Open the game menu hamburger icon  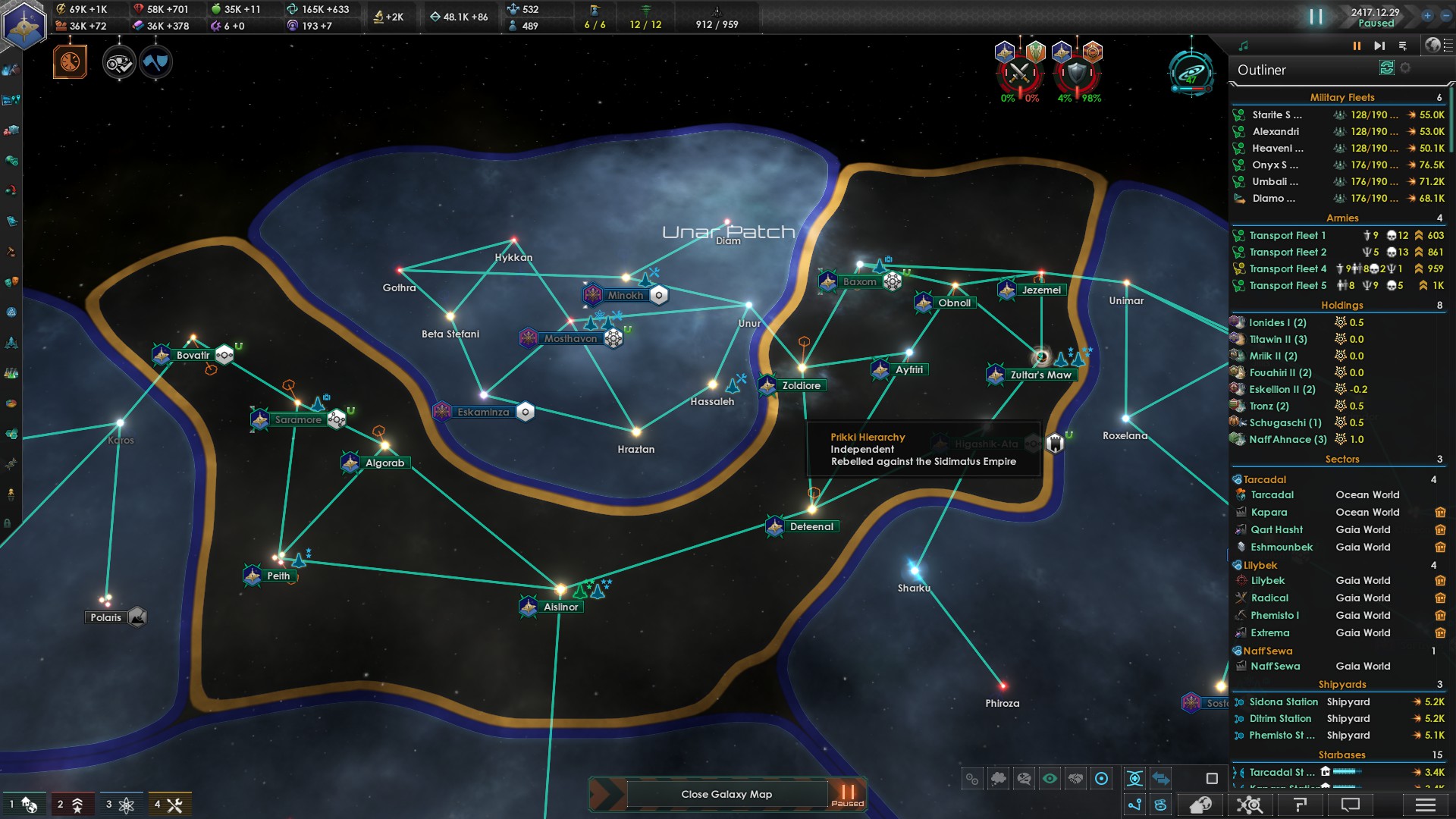coord(1425,803)
